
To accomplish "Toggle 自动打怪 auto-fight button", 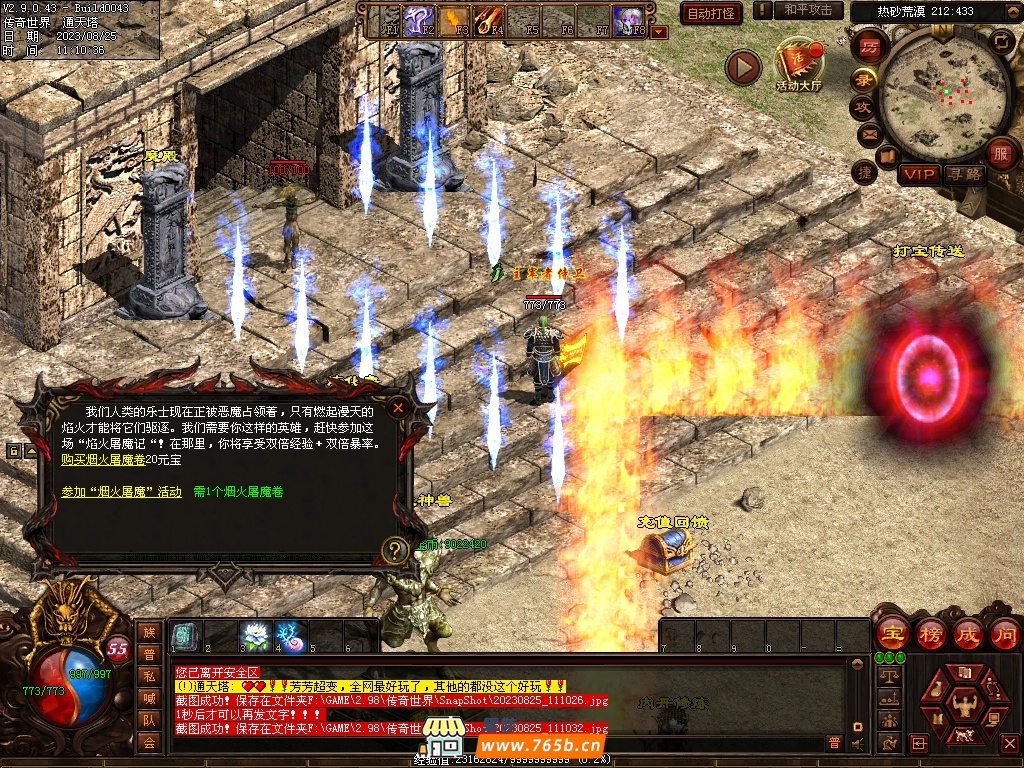I will pos(711,13).
